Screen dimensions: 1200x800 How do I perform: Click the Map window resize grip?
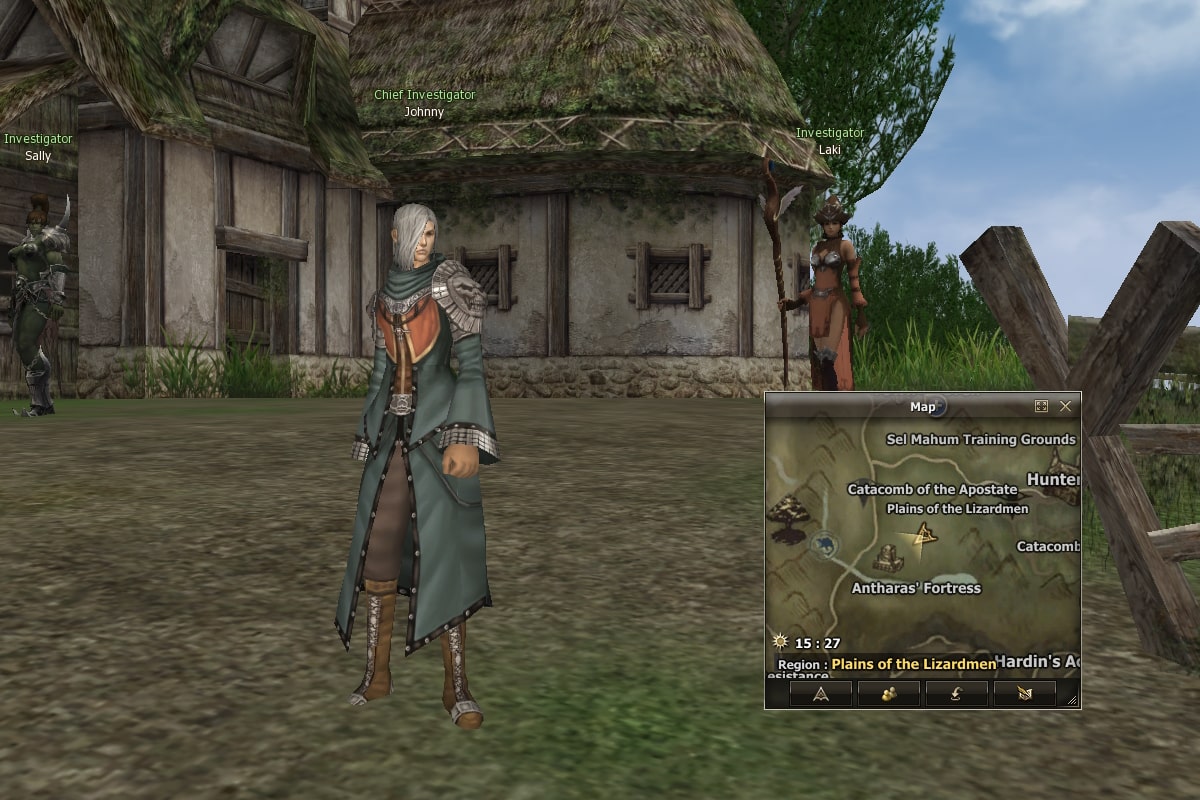(x=1073, y=702)
